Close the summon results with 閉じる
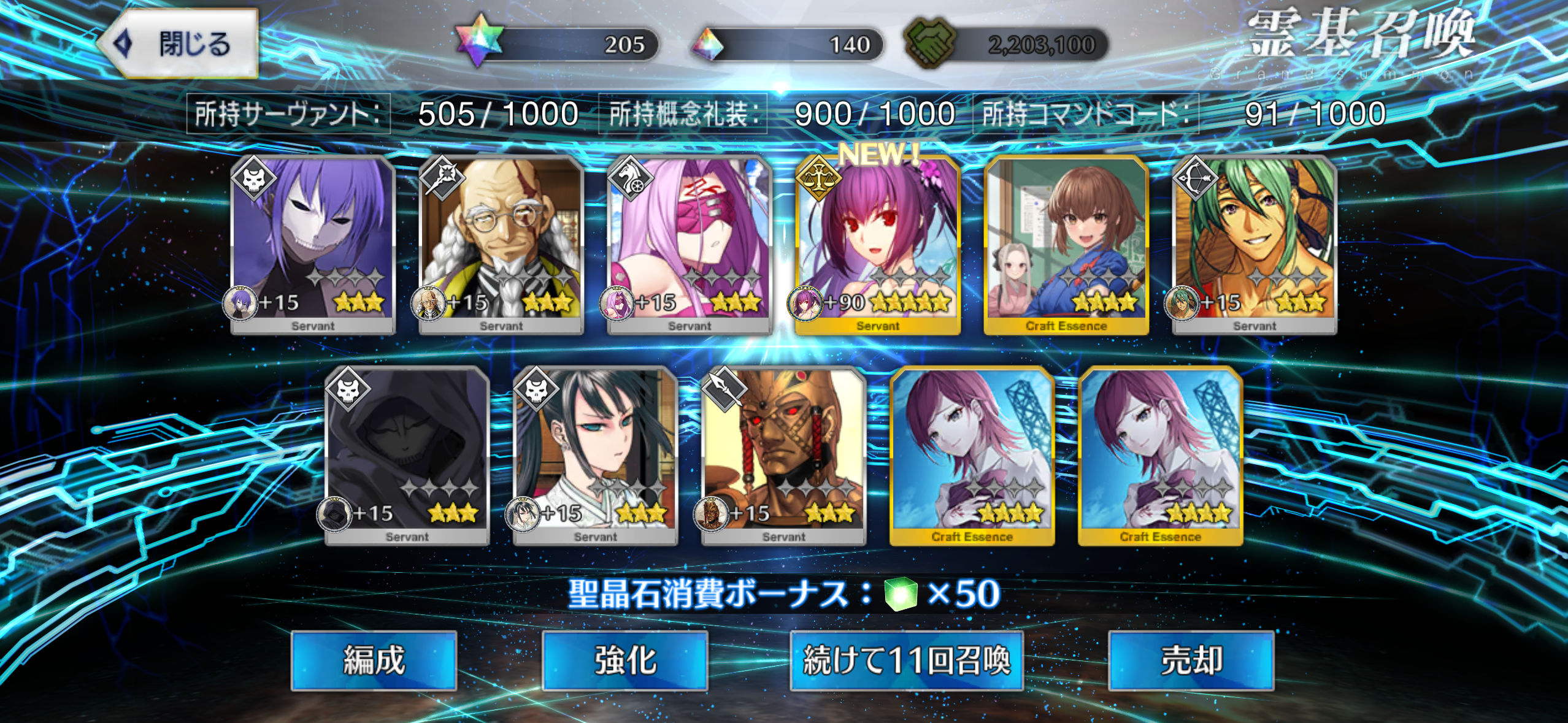Viewport: 1568px width, 723px height. 179,44
